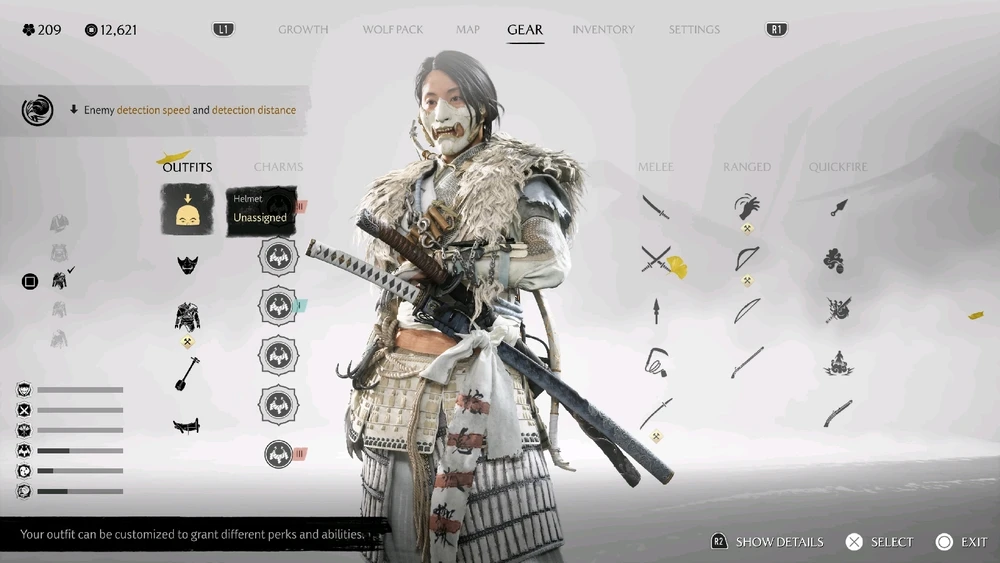This screenshot has height=563, width=1000.
Task: Choose the kusarigama melee weapon
Action: (x=655, y=361)
